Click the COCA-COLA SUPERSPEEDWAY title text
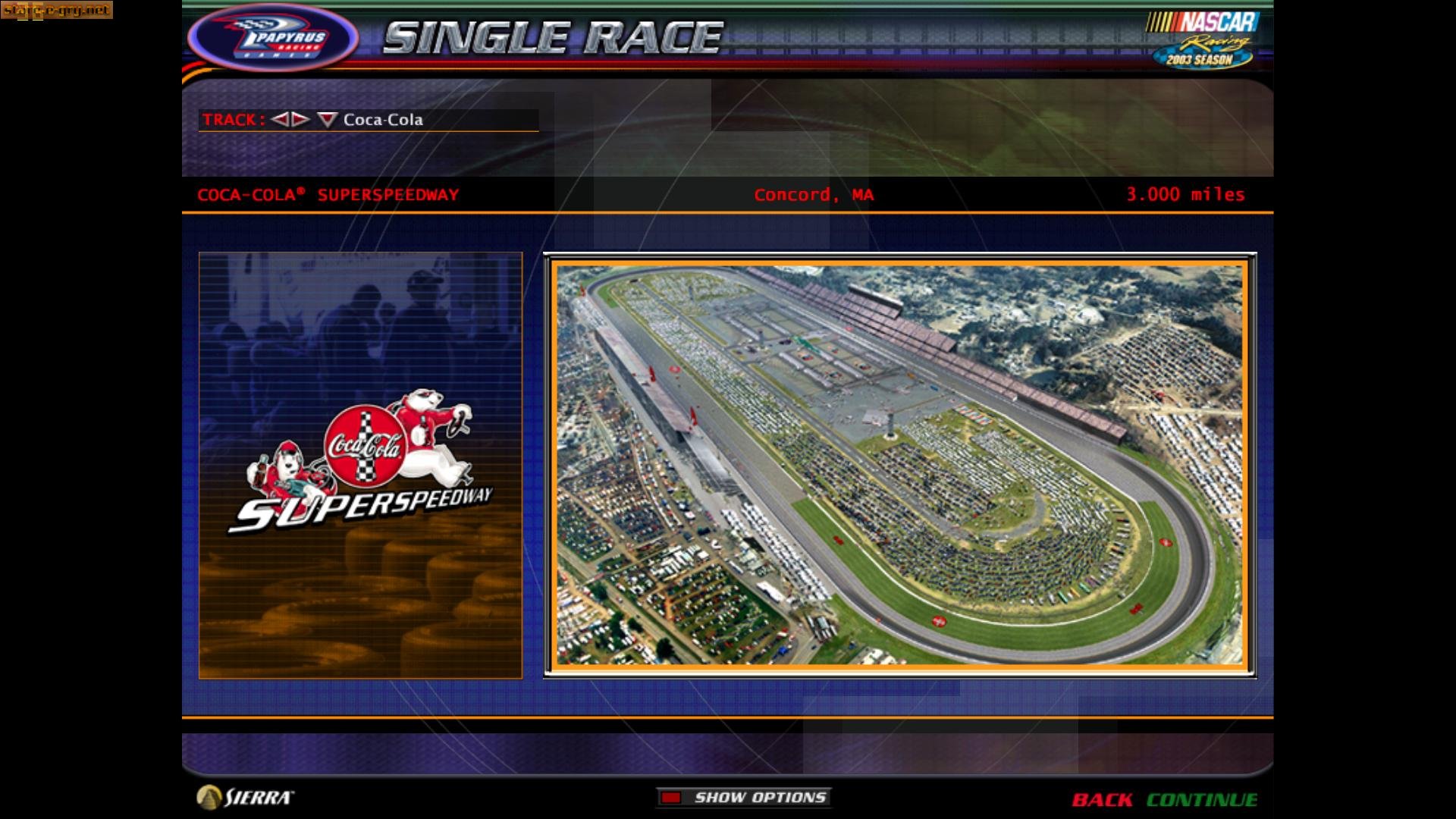The image size is (1456, 819). (x=328, y=194)
